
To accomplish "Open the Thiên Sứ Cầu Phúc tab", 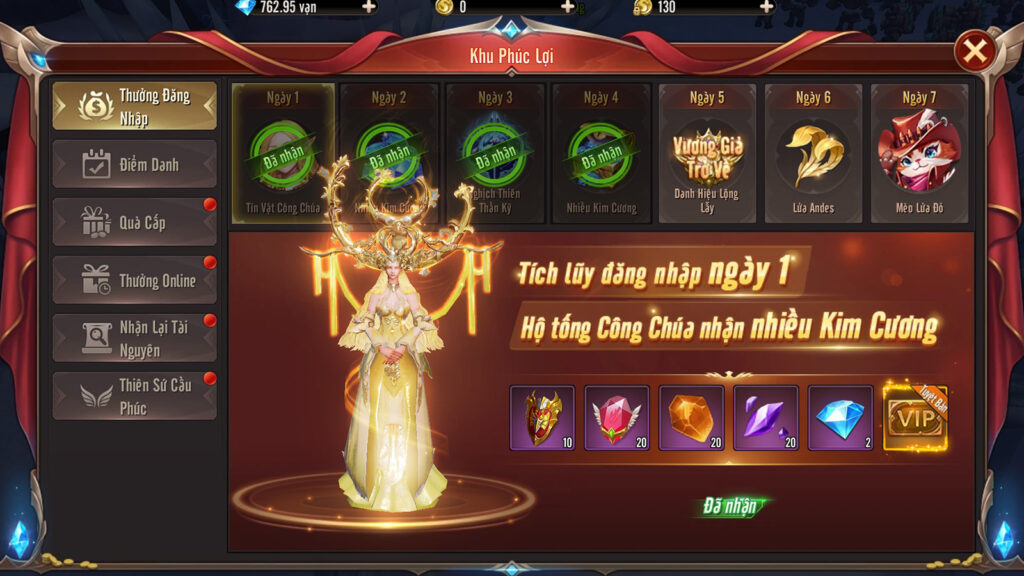I will (x=134, y=396).
